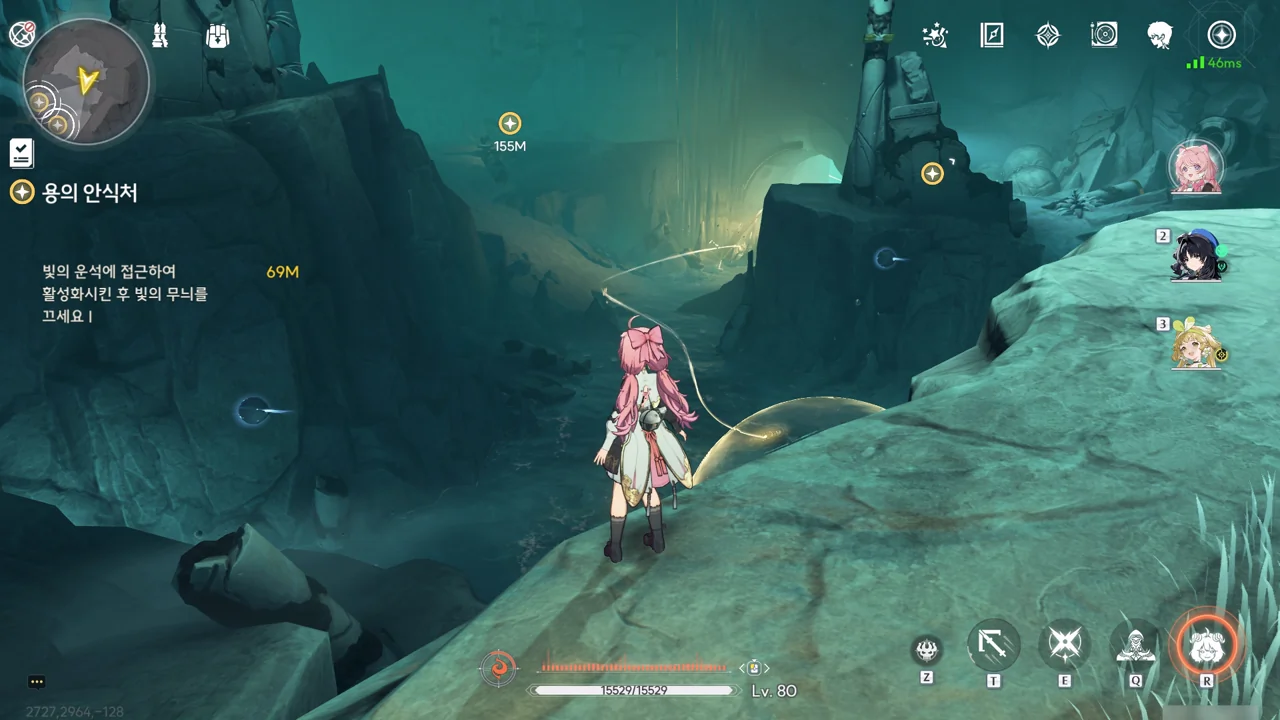The image size is (1280, 720).
Task: Open the minimap
Action: coord(87,81)
